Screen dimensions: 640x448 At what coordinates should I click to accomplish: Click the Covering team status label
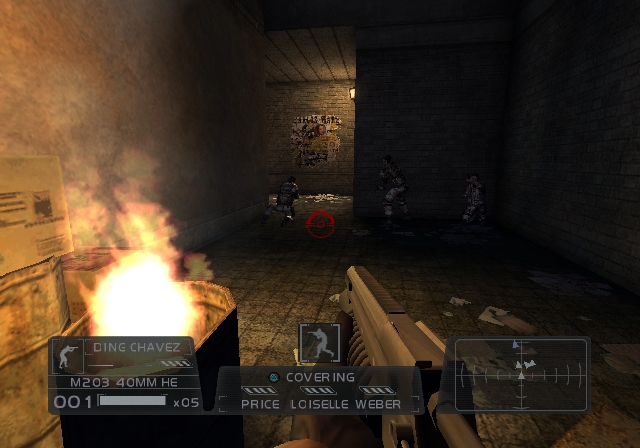[320, 377]
